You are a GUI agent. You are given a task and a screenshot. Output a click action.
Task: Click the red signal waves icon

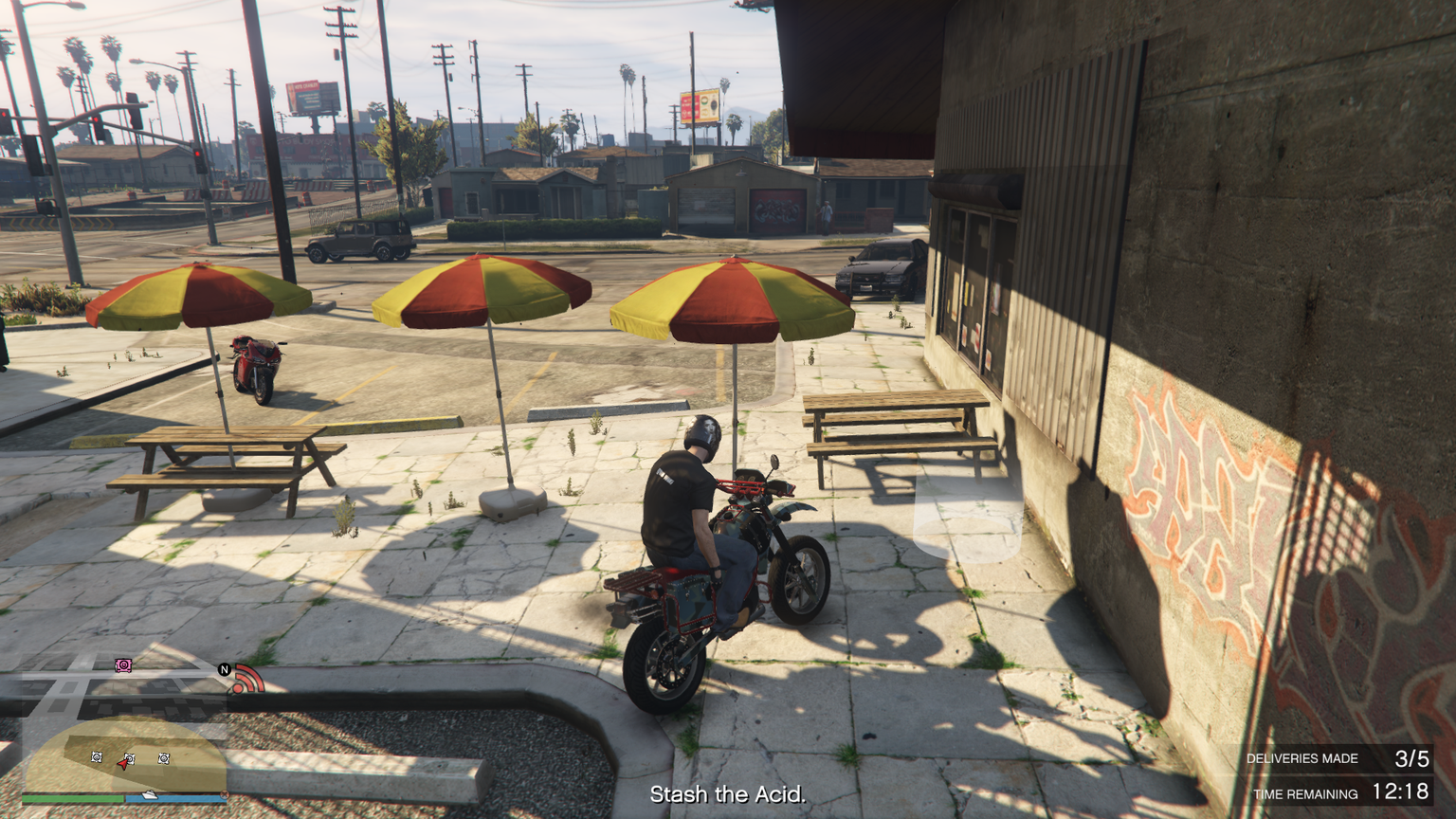pos(248,679)
